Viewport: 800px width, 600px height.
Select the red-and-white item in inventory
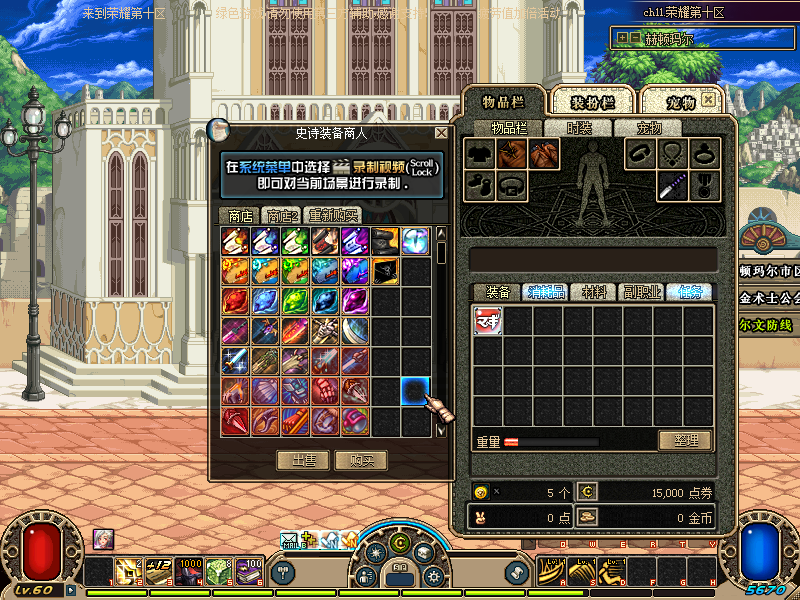(488, 320)
